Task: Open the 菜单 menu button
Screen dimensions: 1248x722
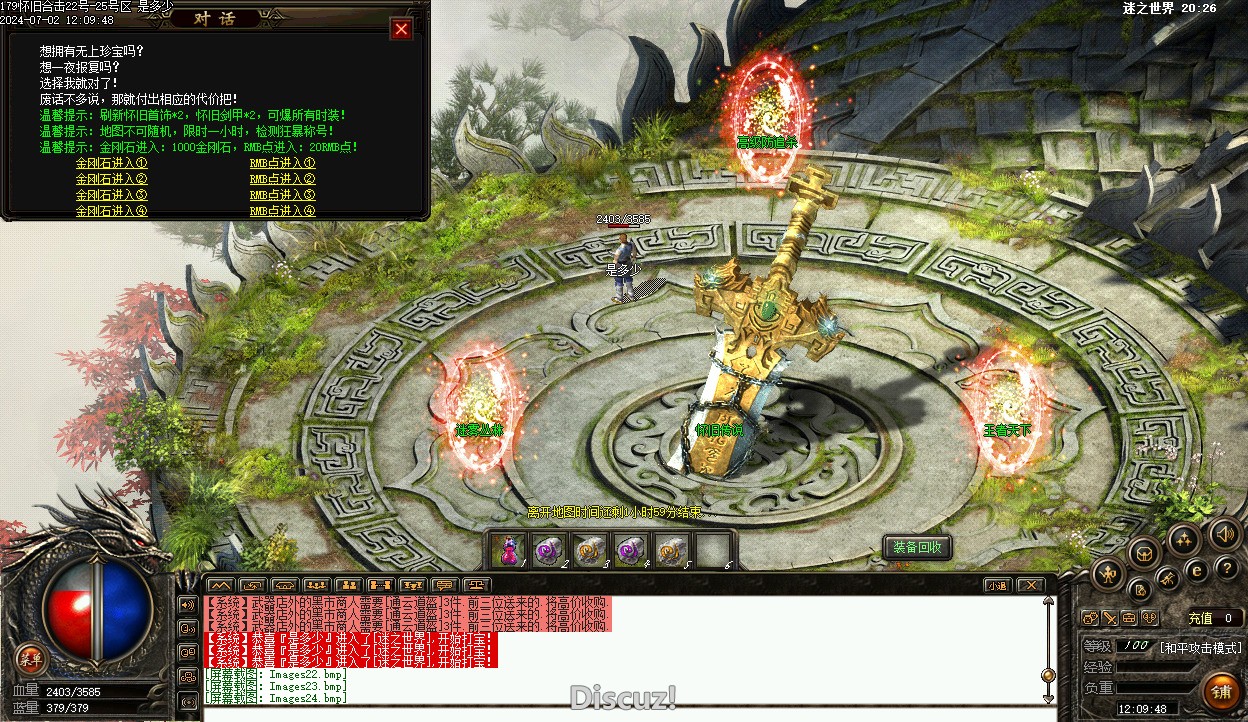Action: pos(30,657)
